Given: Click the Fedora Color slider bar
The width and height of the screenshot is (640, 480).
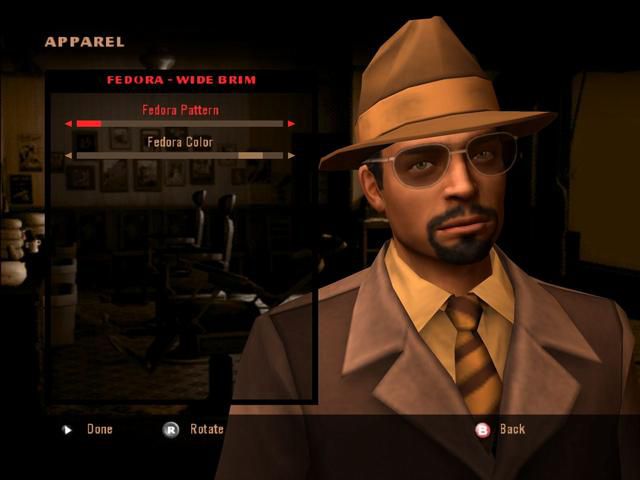Looking at the screenshot, I should click(x=180, y=156).
